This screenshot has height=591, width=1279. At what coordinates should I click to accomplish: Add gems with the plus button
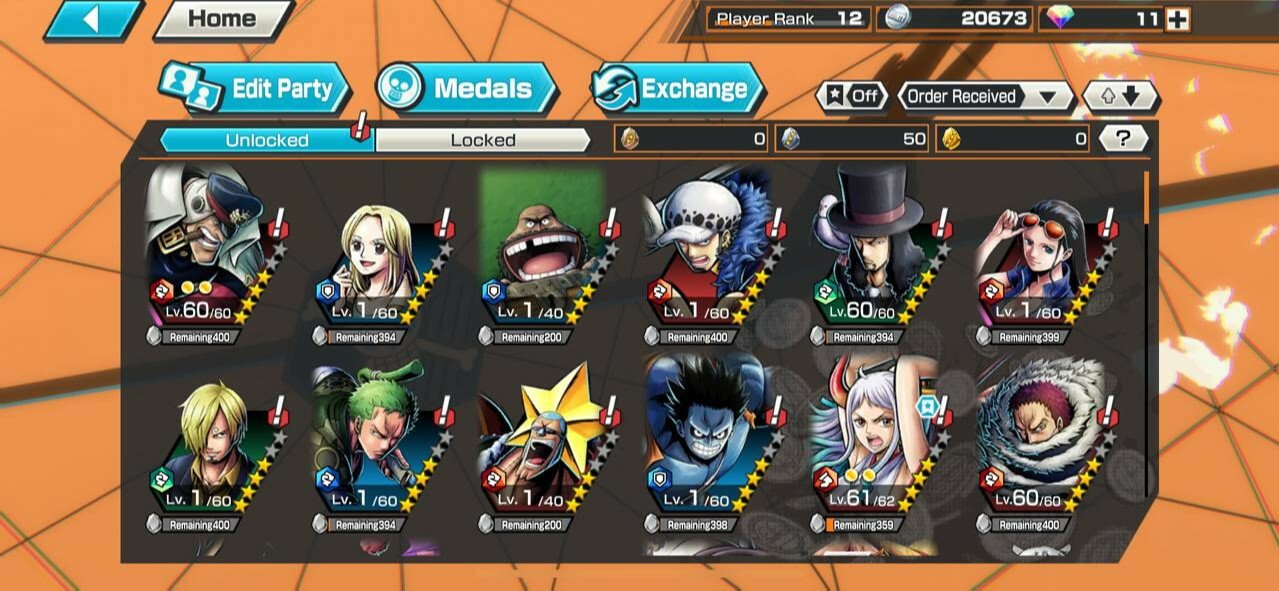[x=1178, y=19]
